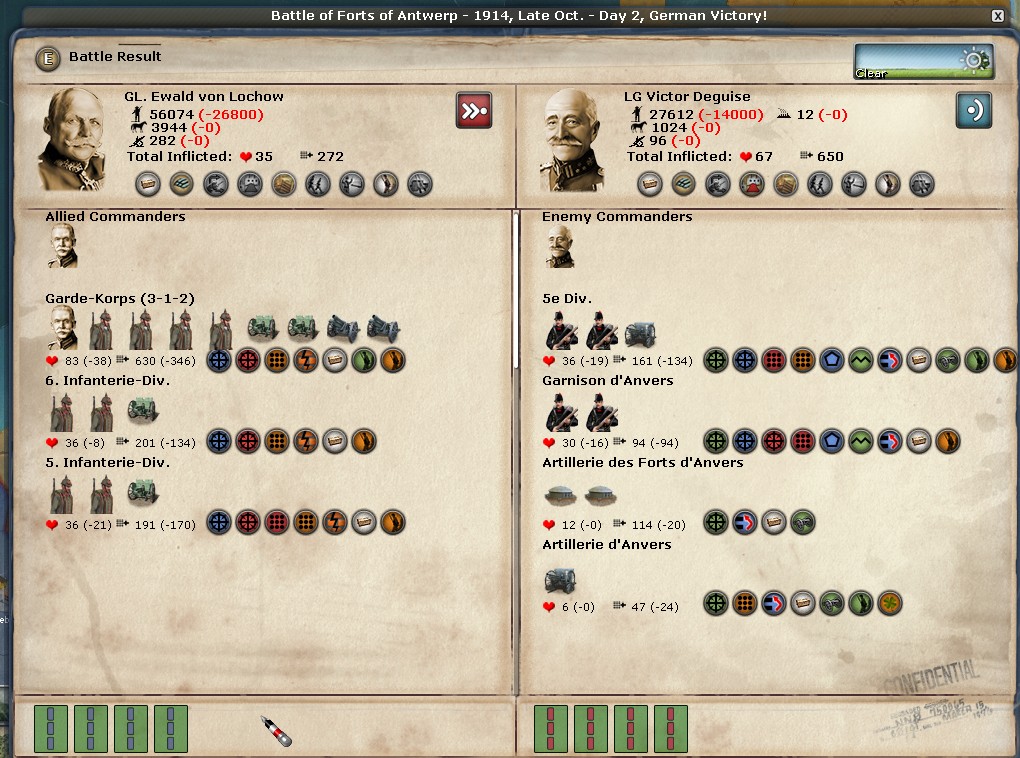This screenshot has height=758, width=1020.
Task: Select the 6. Infanterie-Div. artillery unit
Action: [142, 411]
